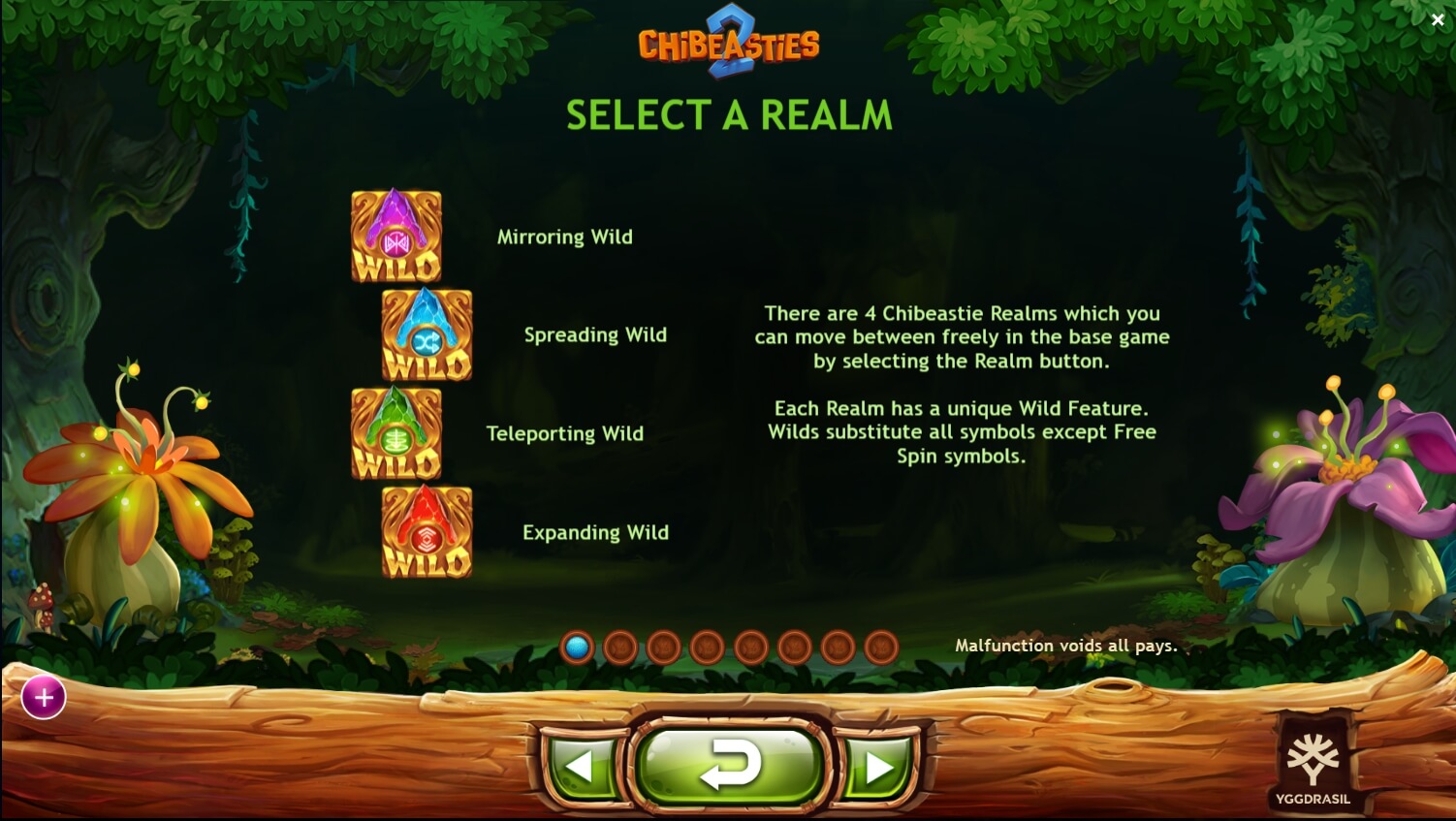Close the paytable screen with the X

(x=1439, y=19)
